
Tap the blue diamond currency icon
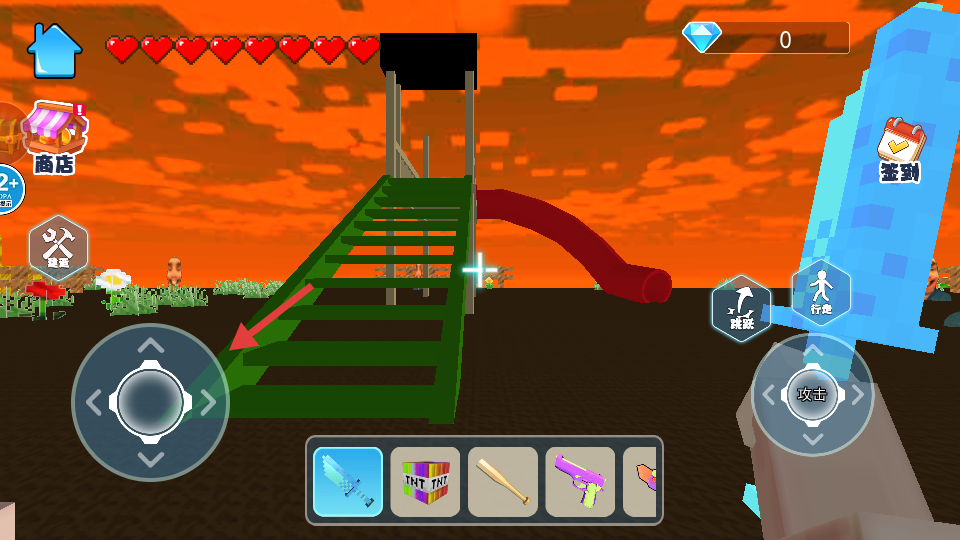[702, 38]
